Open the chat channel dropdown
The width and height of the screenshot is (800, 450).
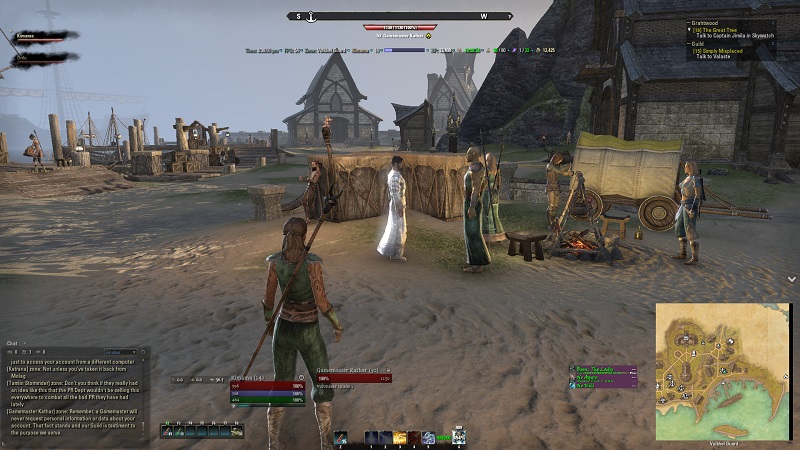[x=120, y=352]
